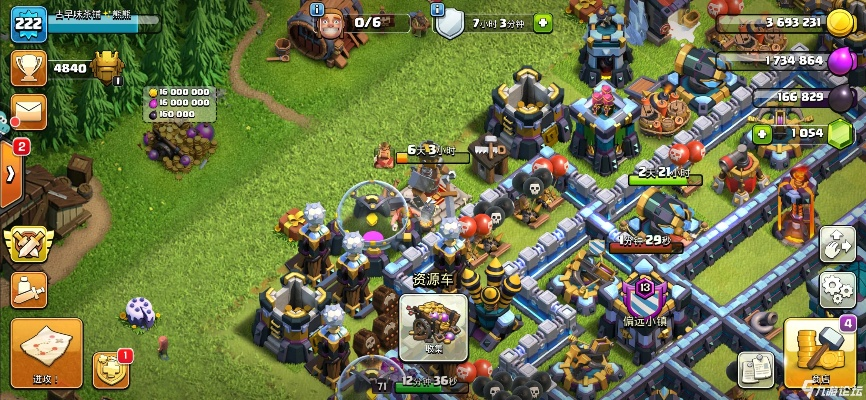Tap the Attack map button

click(46, 352)
